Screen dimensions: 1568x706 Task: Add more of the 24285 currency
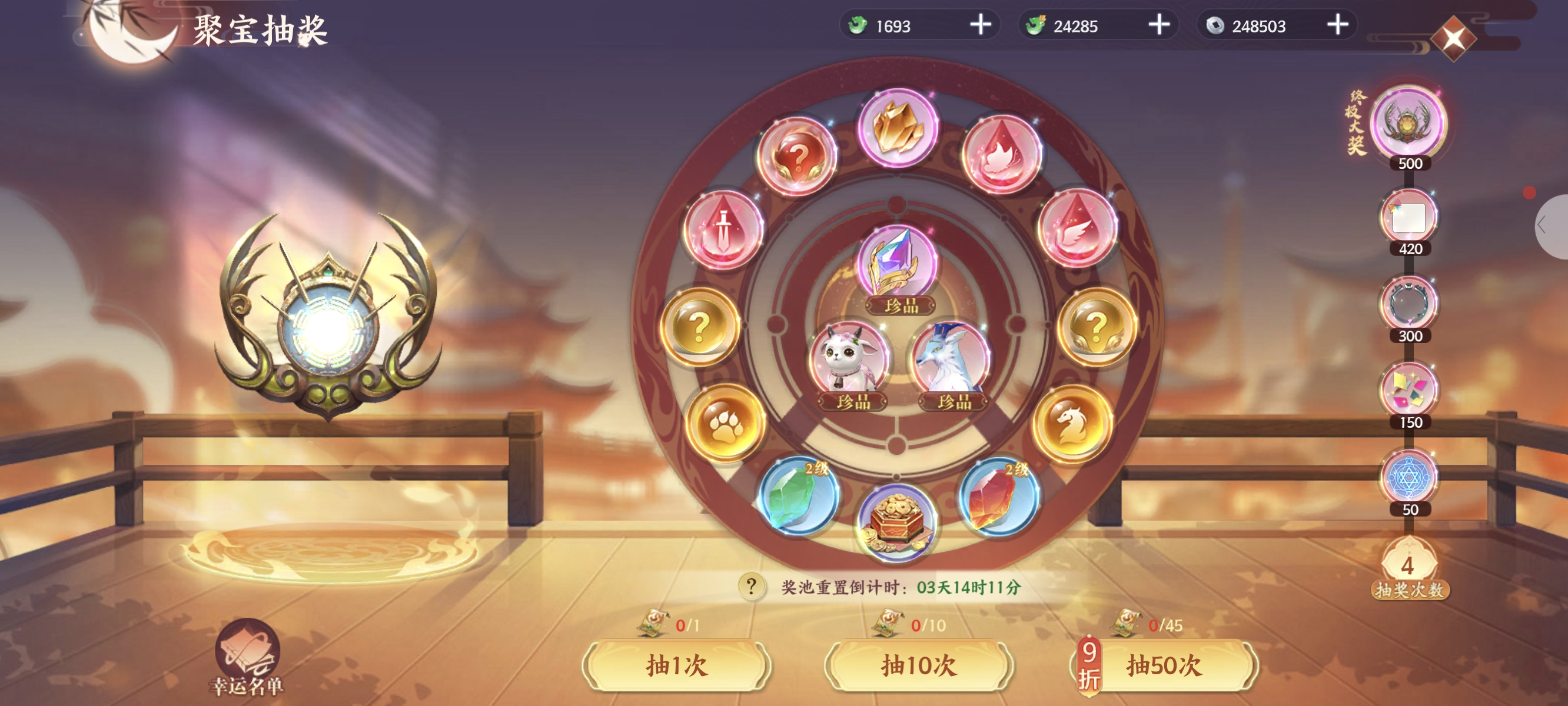click(1159, 25)
